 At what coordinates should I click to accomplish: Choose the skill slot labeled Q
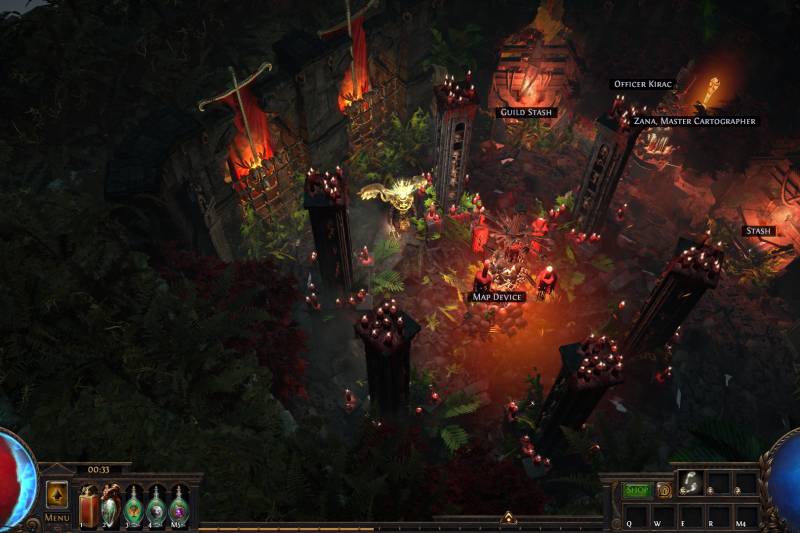(x=635, y=517)
